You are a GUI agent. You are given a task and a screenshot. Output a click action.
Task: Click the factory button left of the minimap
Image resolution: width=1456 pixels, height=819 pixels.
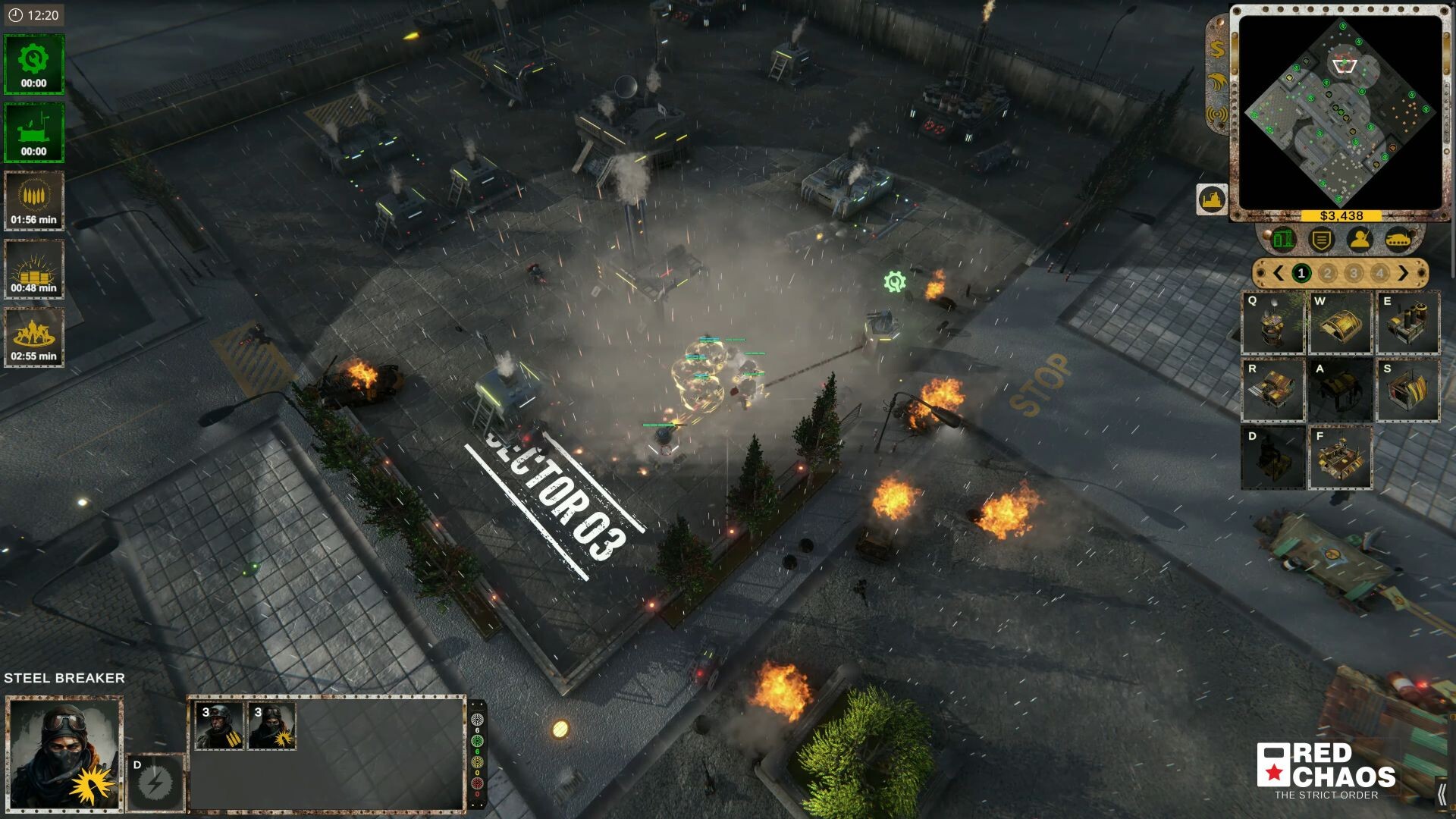pos(1211,198)
